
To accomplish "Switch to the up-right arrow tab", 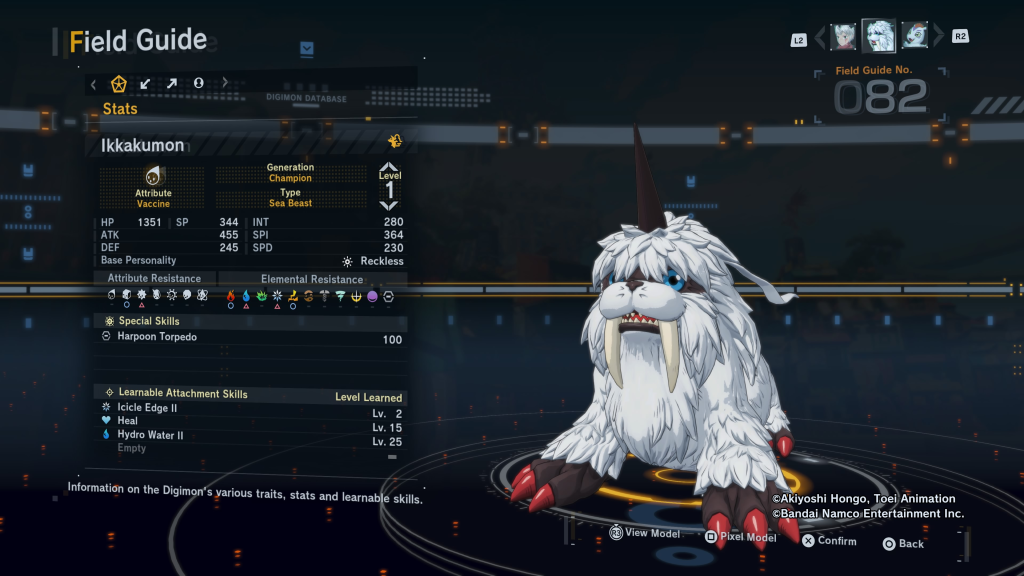I will [x=172, y=83].
